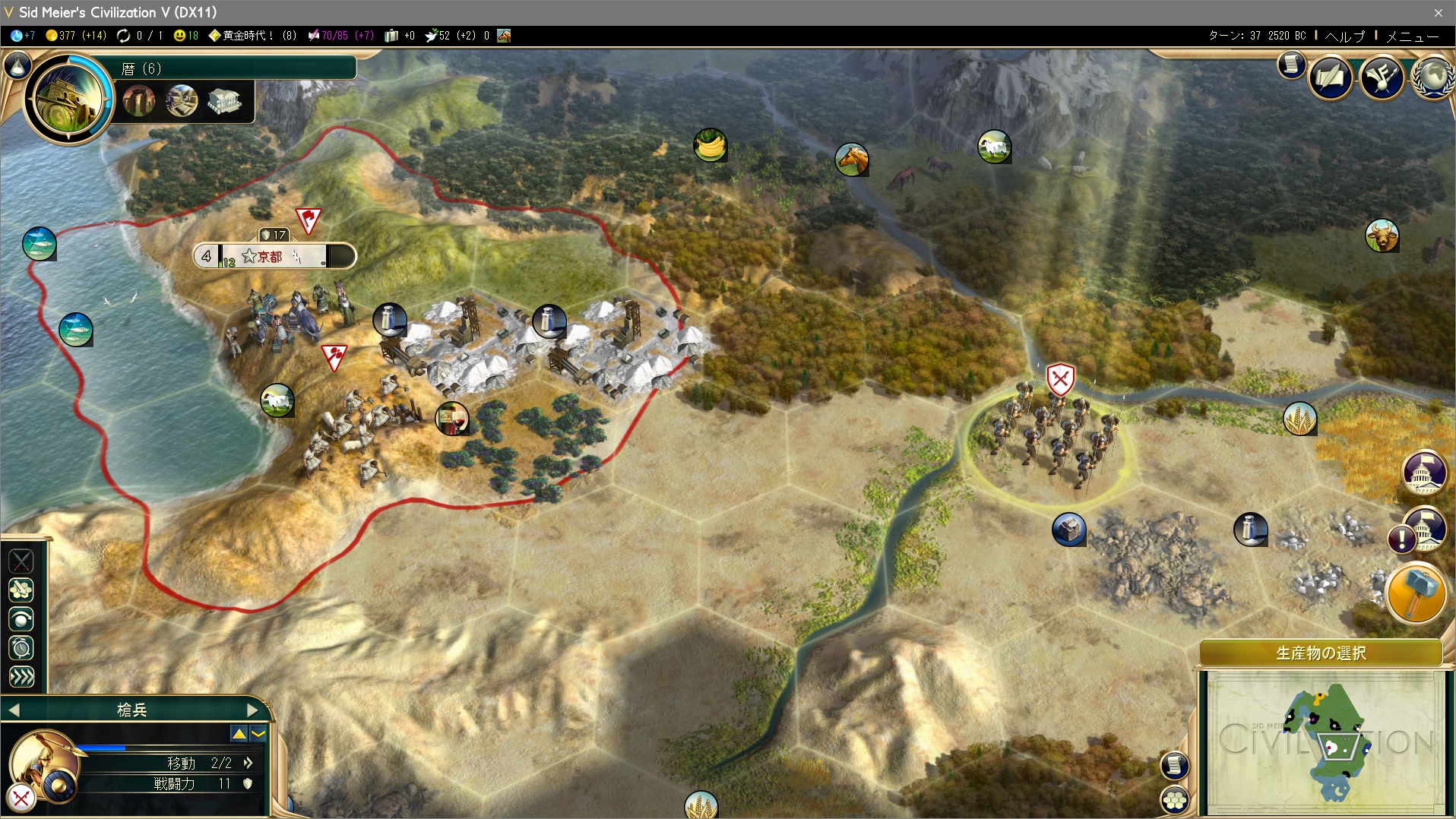Open the advisors button with music note
The height and width of the screenshot is (819, 1456).
[1382, 77]
